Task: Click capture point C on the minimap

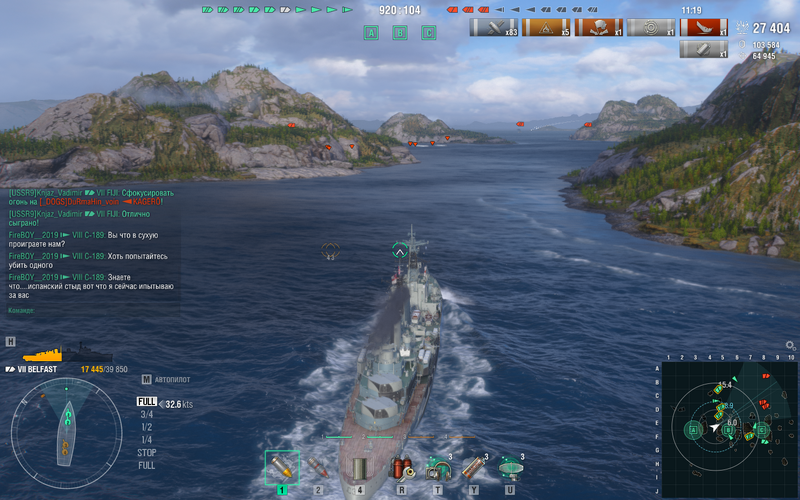Action: tap(760, 430)
